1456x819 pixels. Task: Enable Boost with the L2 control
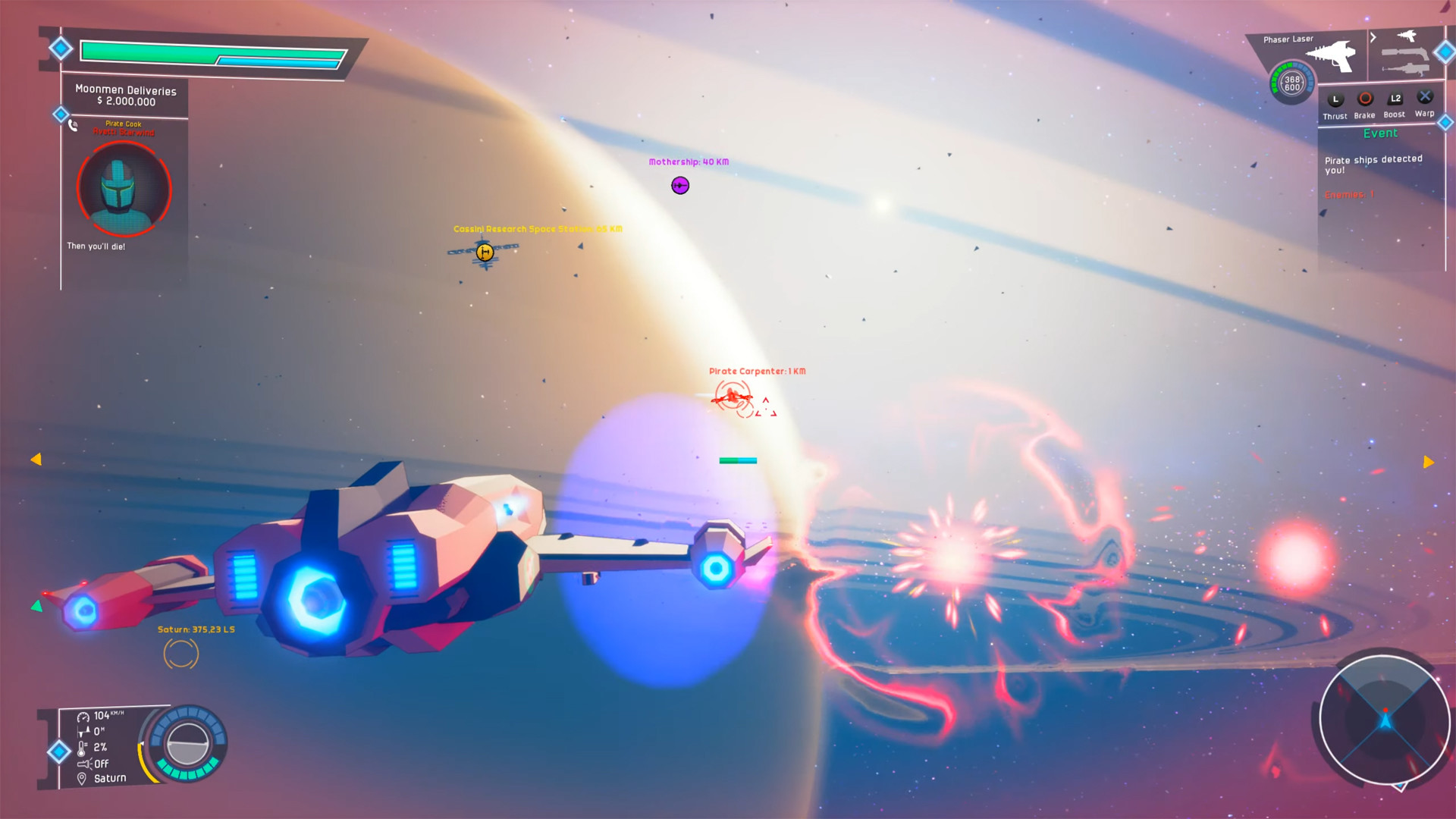coord(1395,99)
